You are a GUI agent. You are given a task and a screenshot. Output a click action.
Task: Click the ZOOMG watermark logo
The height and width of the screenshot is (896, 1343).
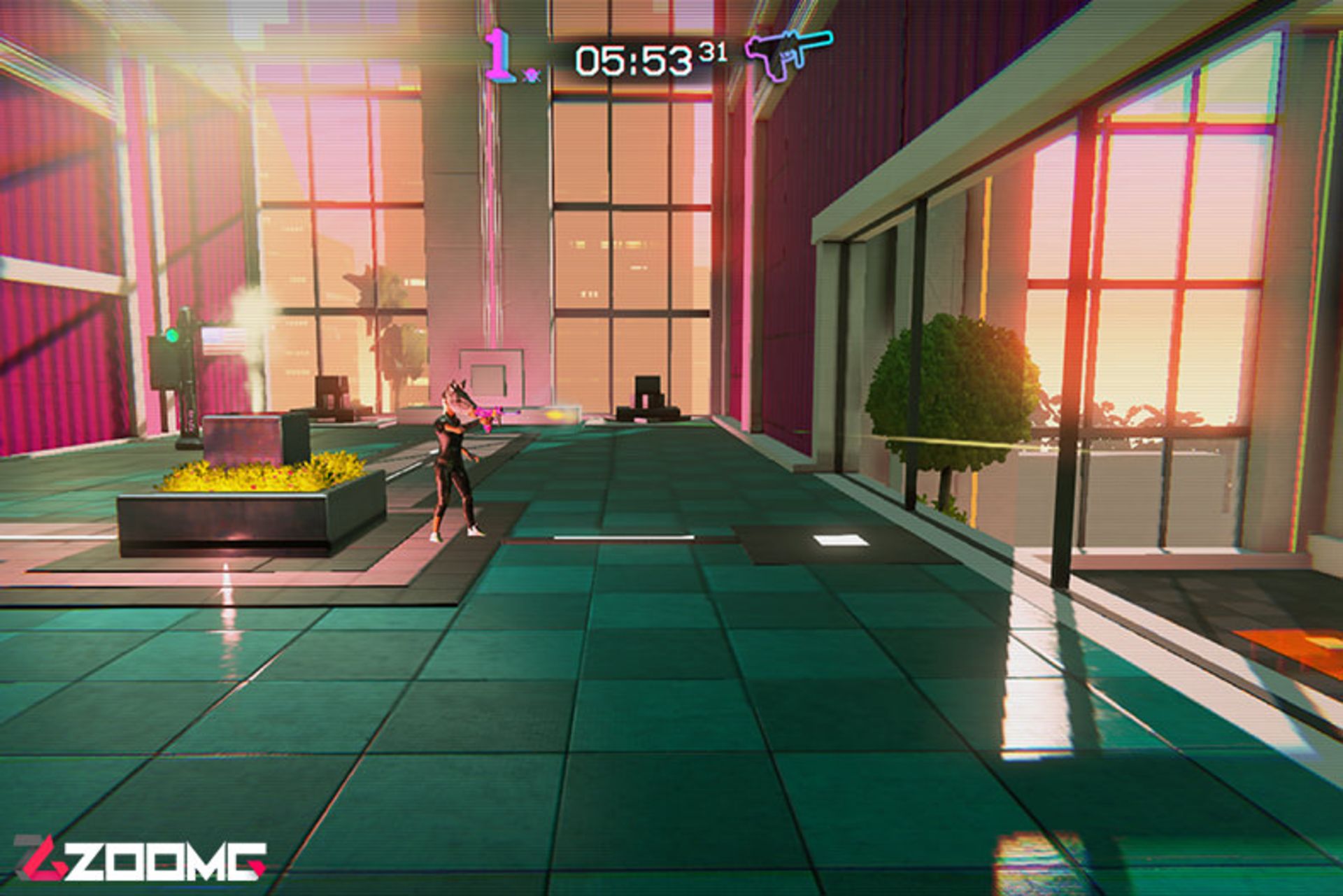pyautogui.click(x=140, y=860)
